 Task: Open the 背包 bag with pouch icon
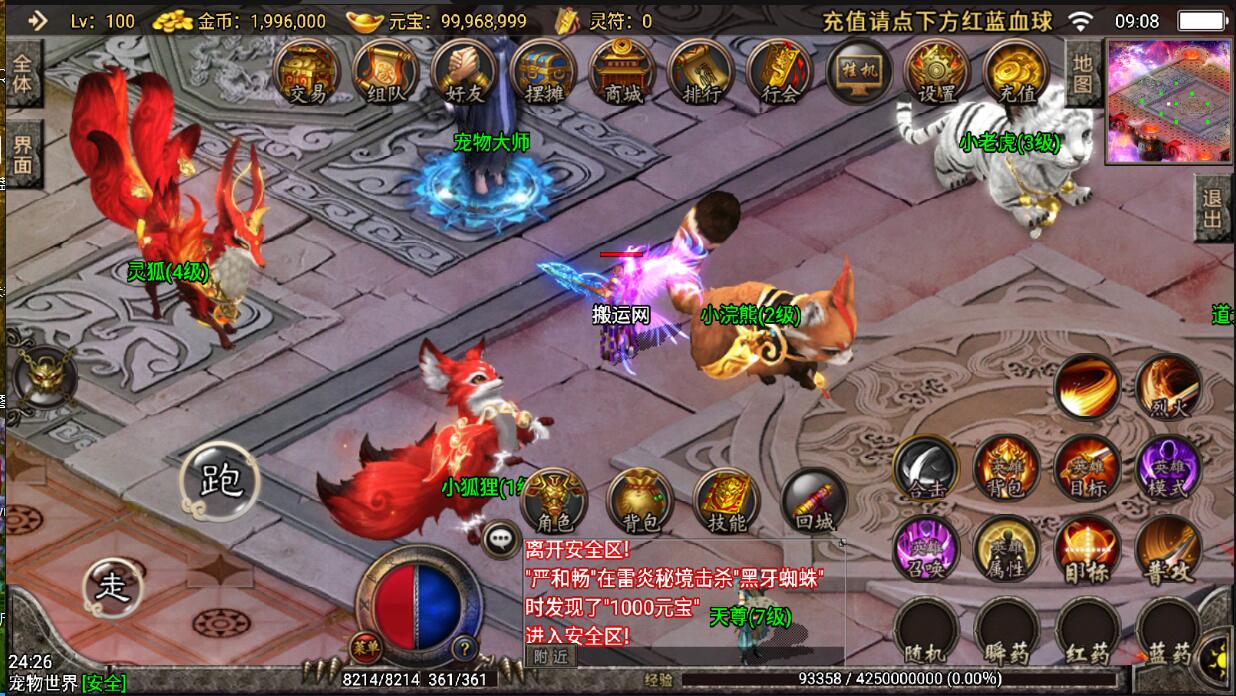[x=640, y=499]
